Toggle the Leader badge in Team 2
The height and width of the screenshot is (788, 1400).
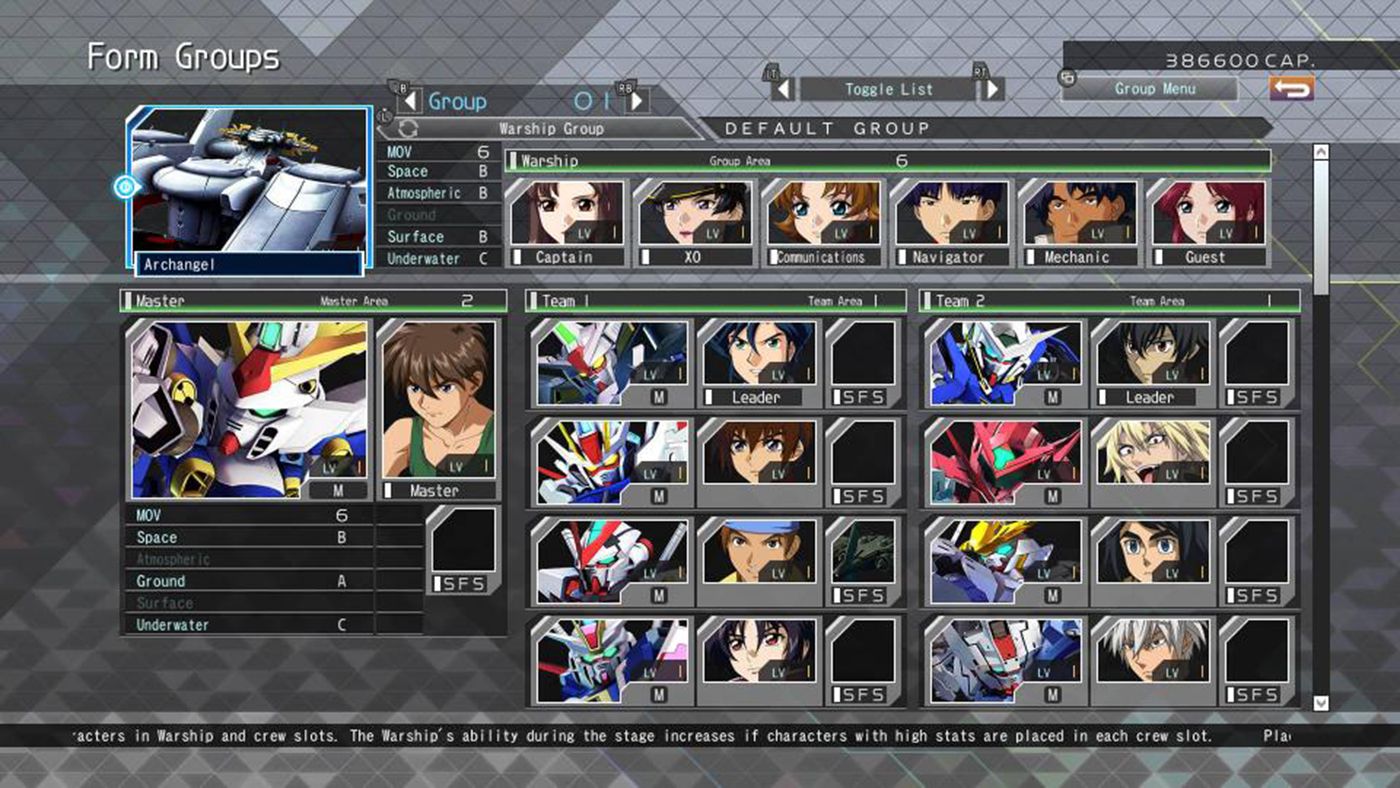tap(1150, 397)
